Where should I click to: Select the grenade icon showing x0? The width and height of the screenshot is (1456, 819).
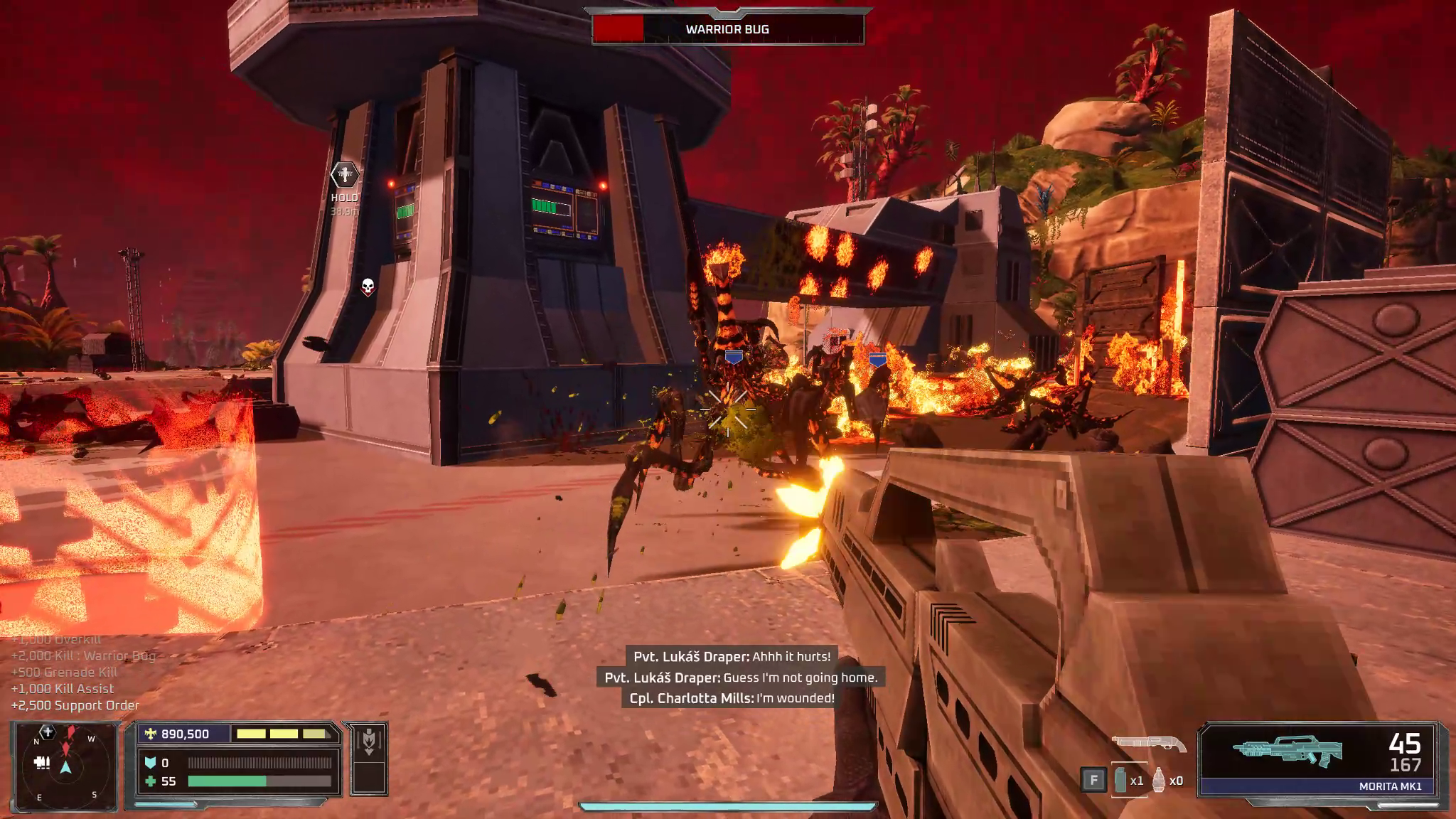pos(1160,780)
